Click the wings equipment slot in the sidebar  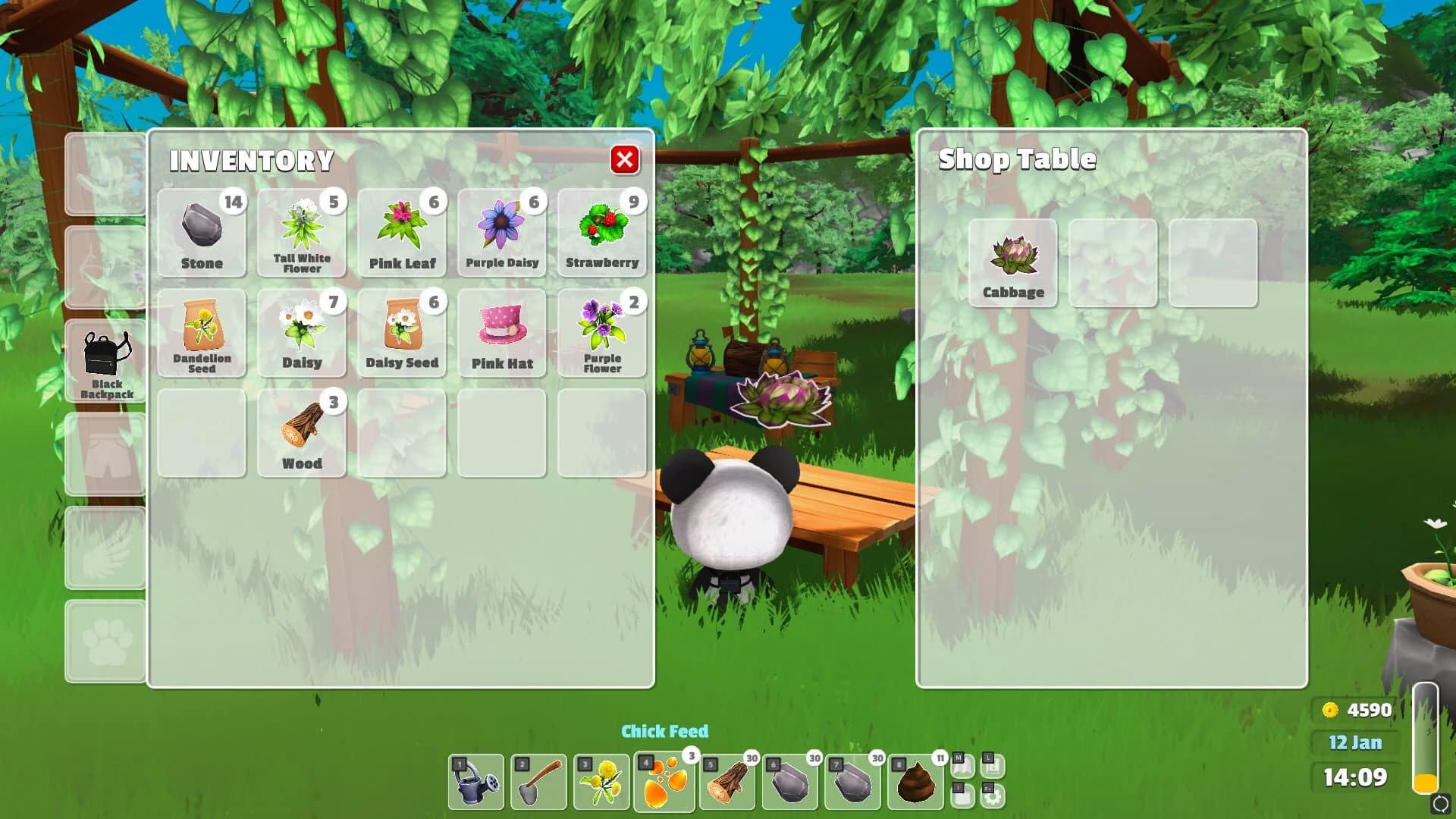[105, 548]
